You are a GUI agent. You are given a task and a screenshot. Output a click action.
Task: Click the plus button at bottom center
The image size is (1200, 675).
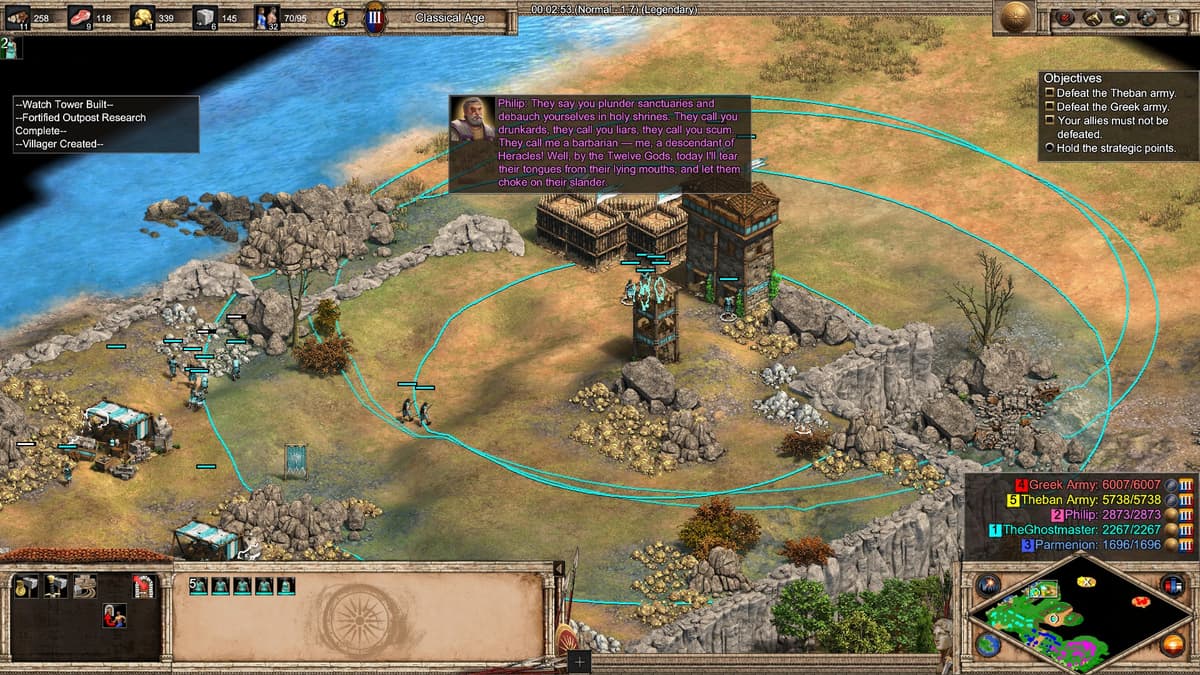click(579, 661)
